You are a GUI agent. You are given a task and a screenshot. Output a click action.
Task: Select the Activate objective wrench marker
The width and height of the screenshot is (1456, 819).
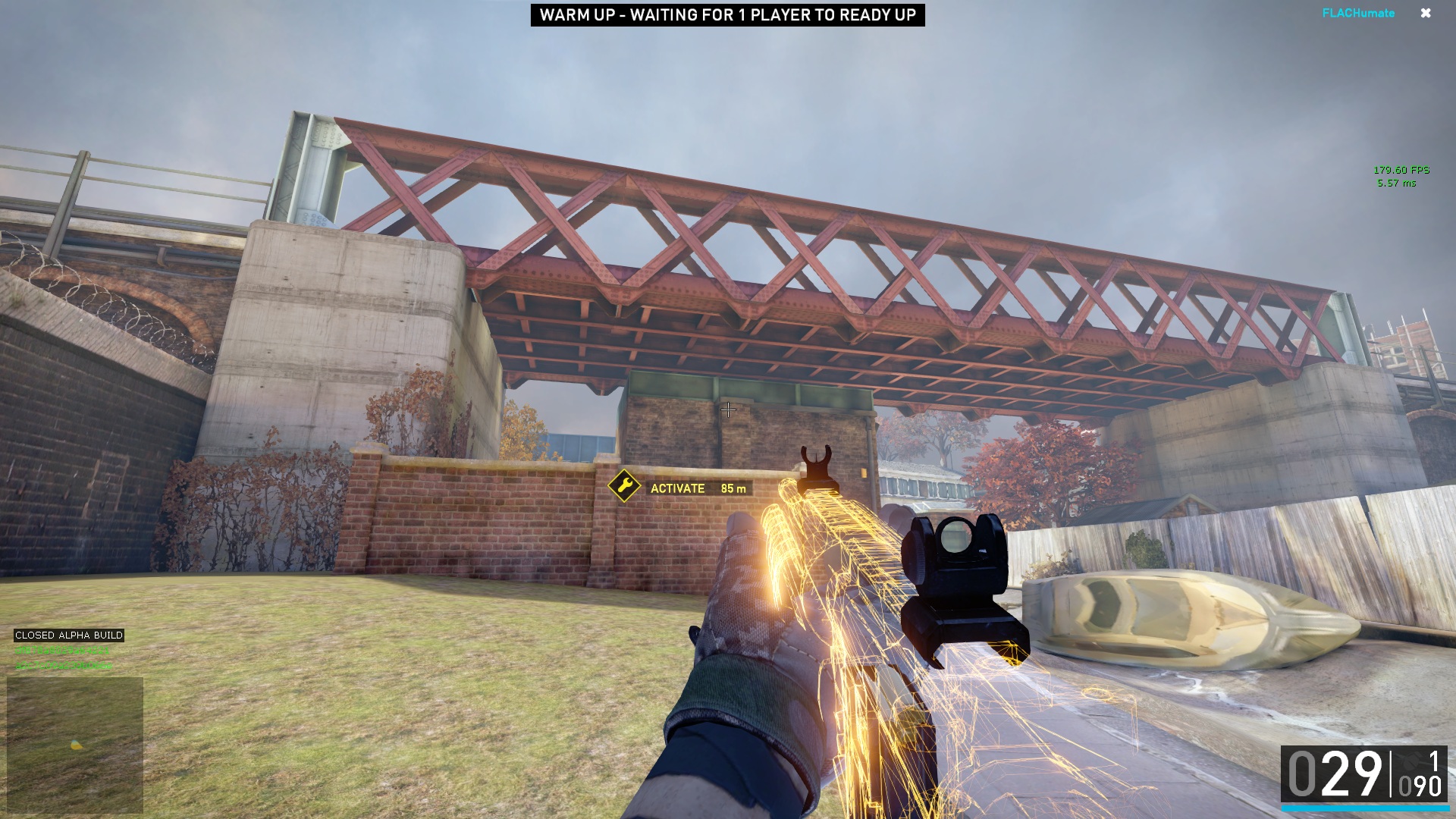[x=624, y=486]
